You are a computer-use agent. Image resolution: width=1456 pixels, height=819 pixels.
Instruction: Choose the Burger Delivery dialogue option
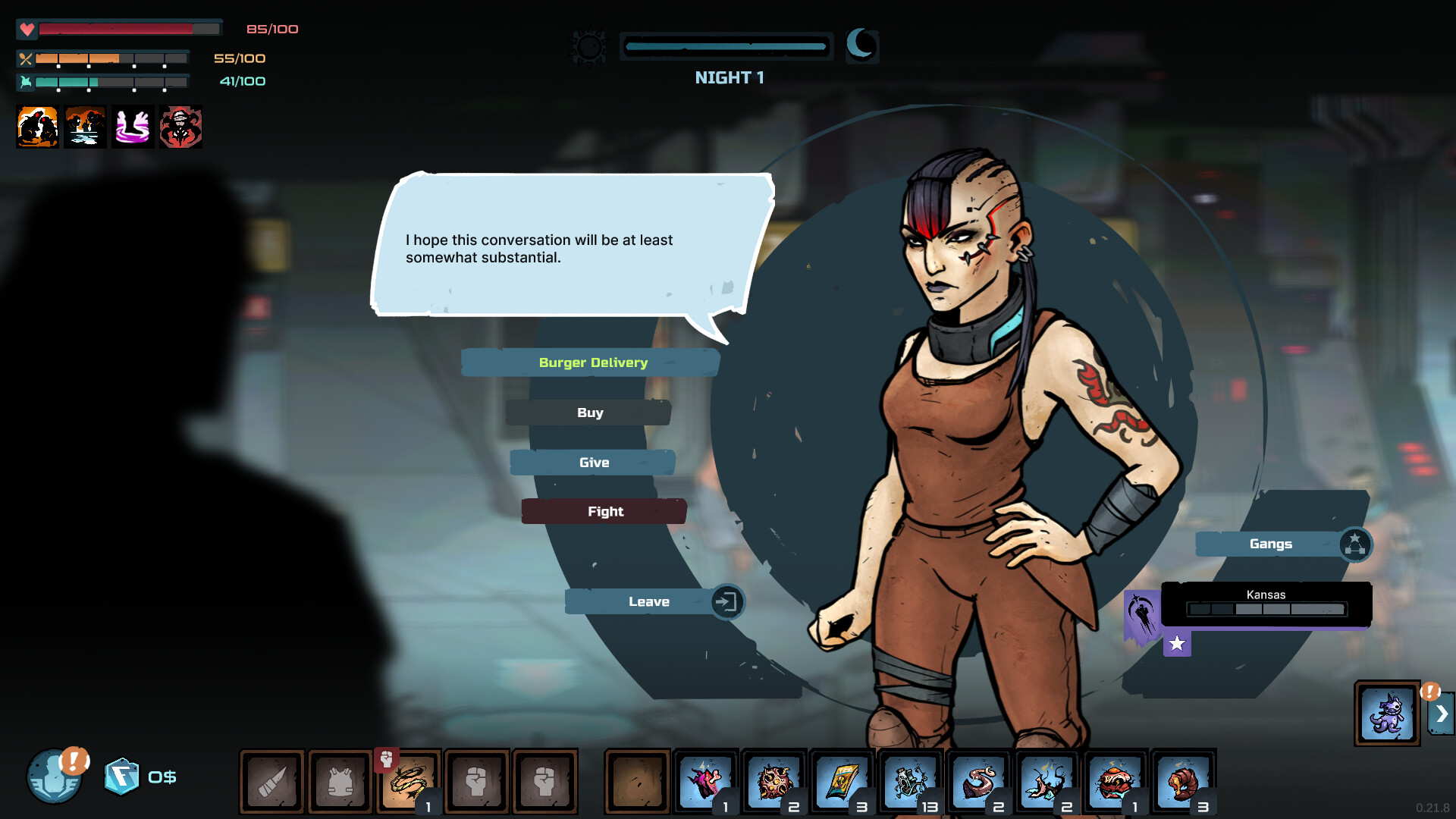[592, 362]
